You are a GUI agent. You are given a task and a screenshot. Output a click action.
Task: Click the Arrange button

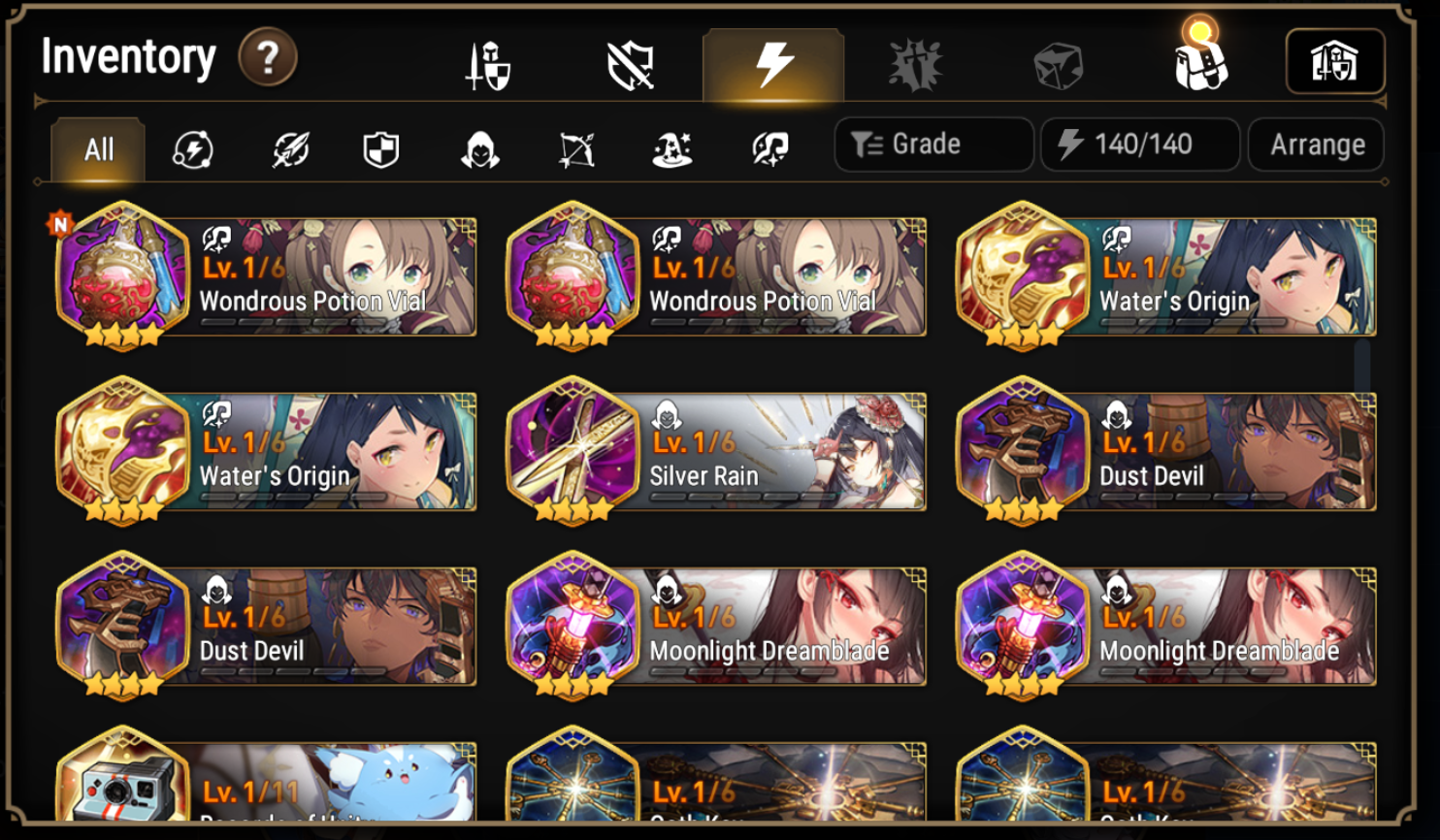1316,144
